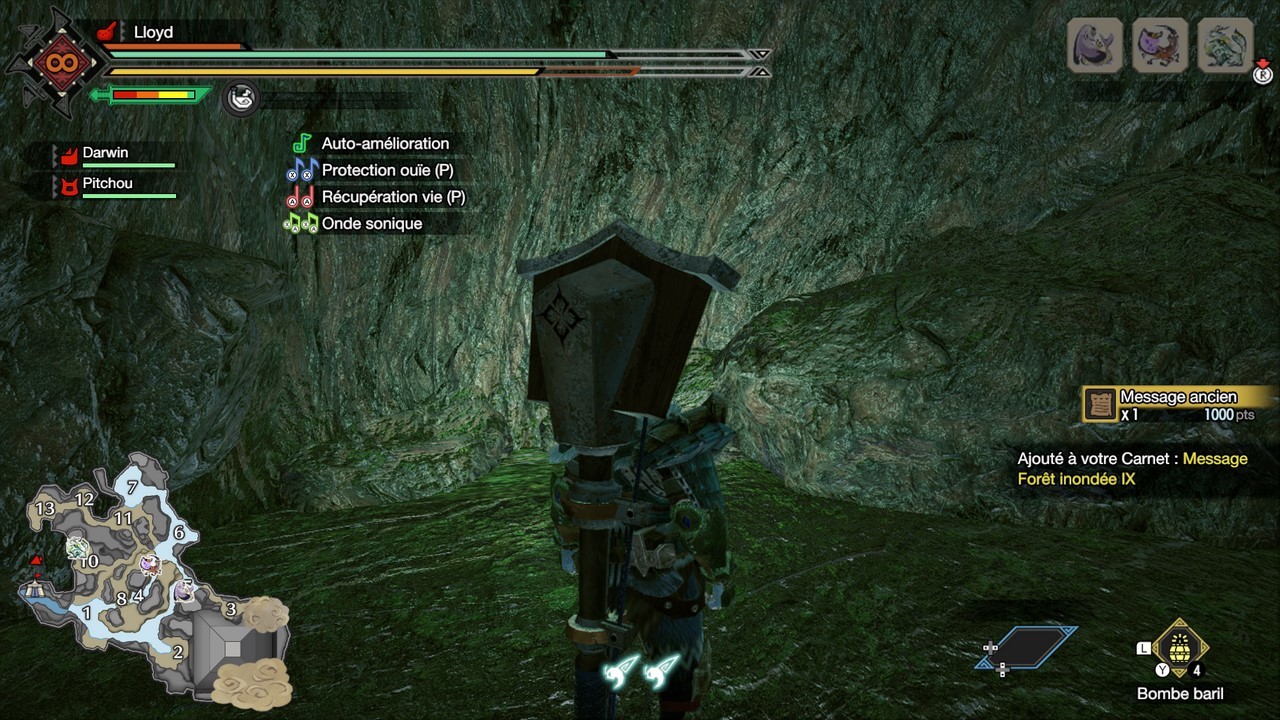Click the R button prompt indicator
This screenshot has width=1280, height=720.
pos(1262,77)
